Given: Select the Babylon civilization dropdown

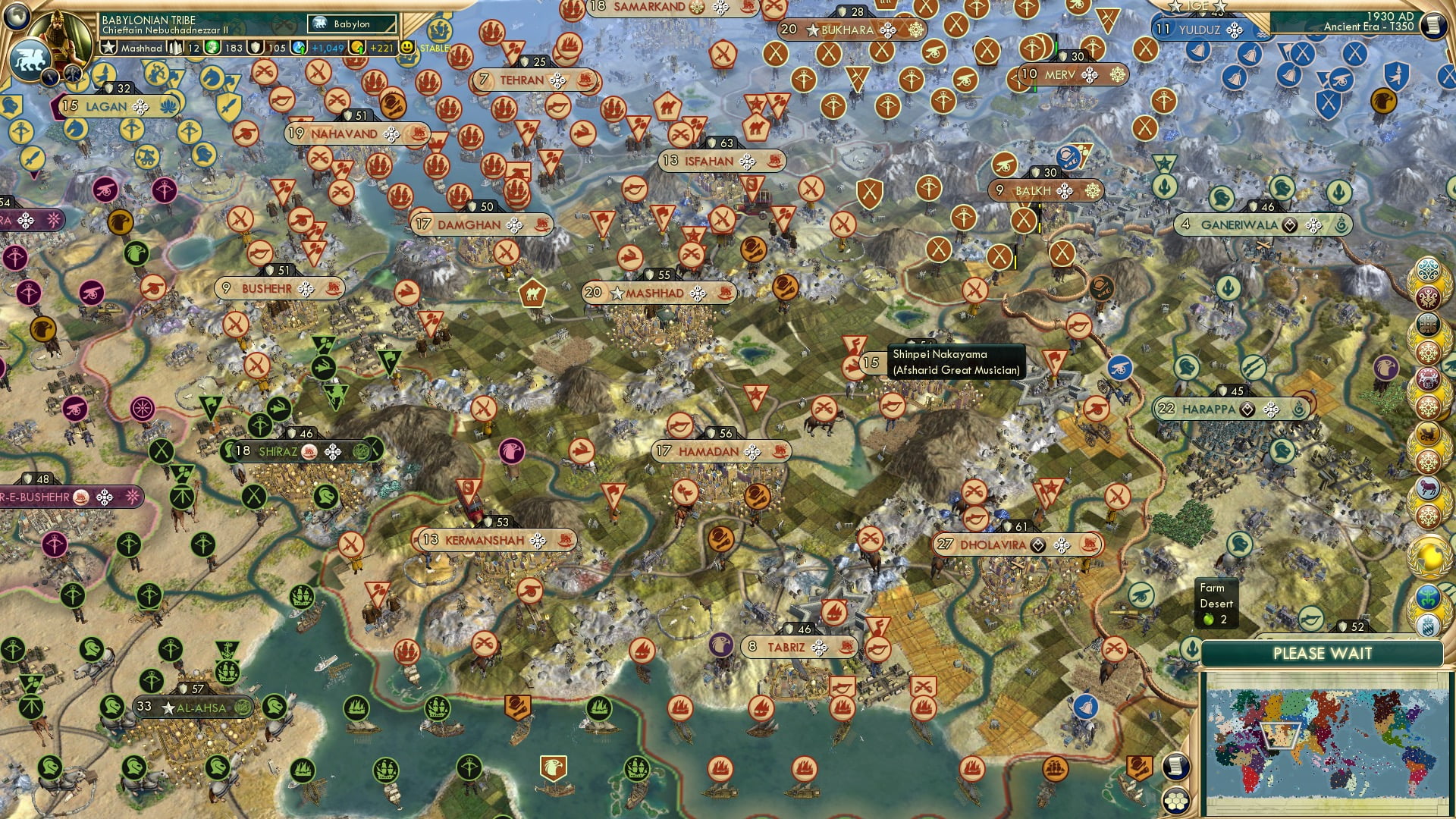Looking at the screenshot, I should click(353, 24).
